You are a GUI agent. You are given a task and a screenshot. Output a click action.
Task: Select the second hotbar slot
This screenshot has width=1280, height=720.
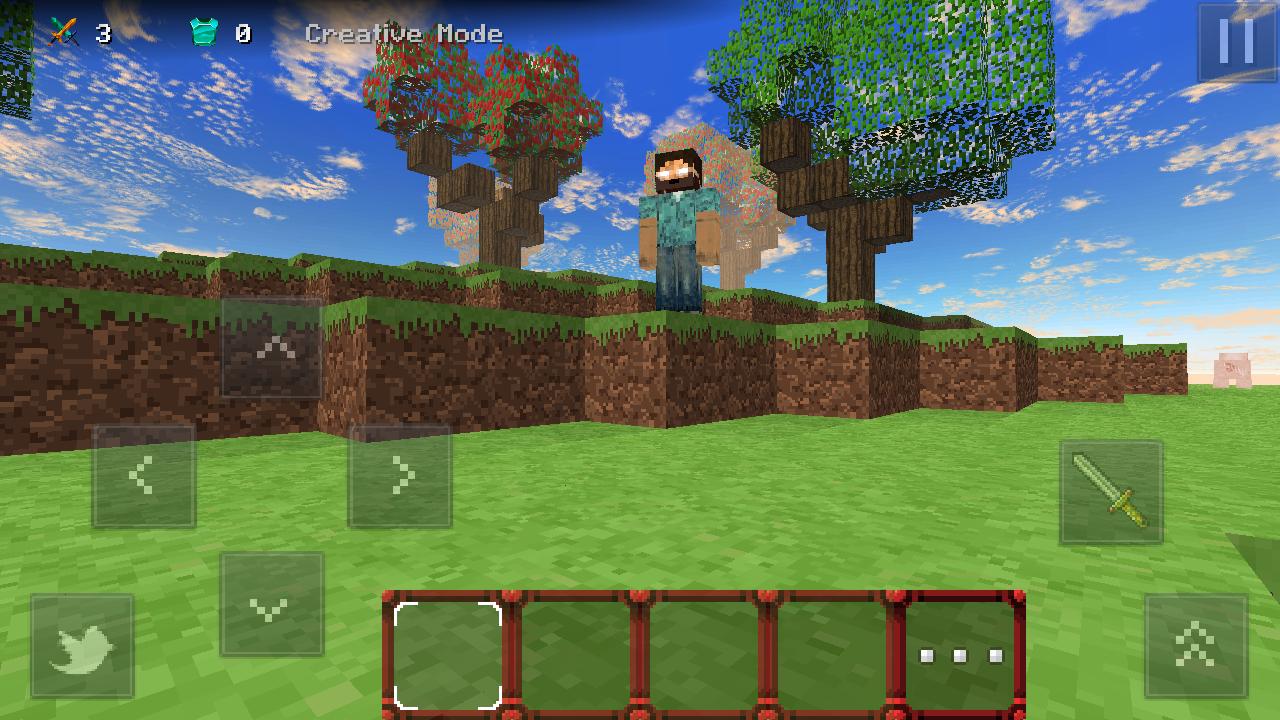[x=575, y=655]
